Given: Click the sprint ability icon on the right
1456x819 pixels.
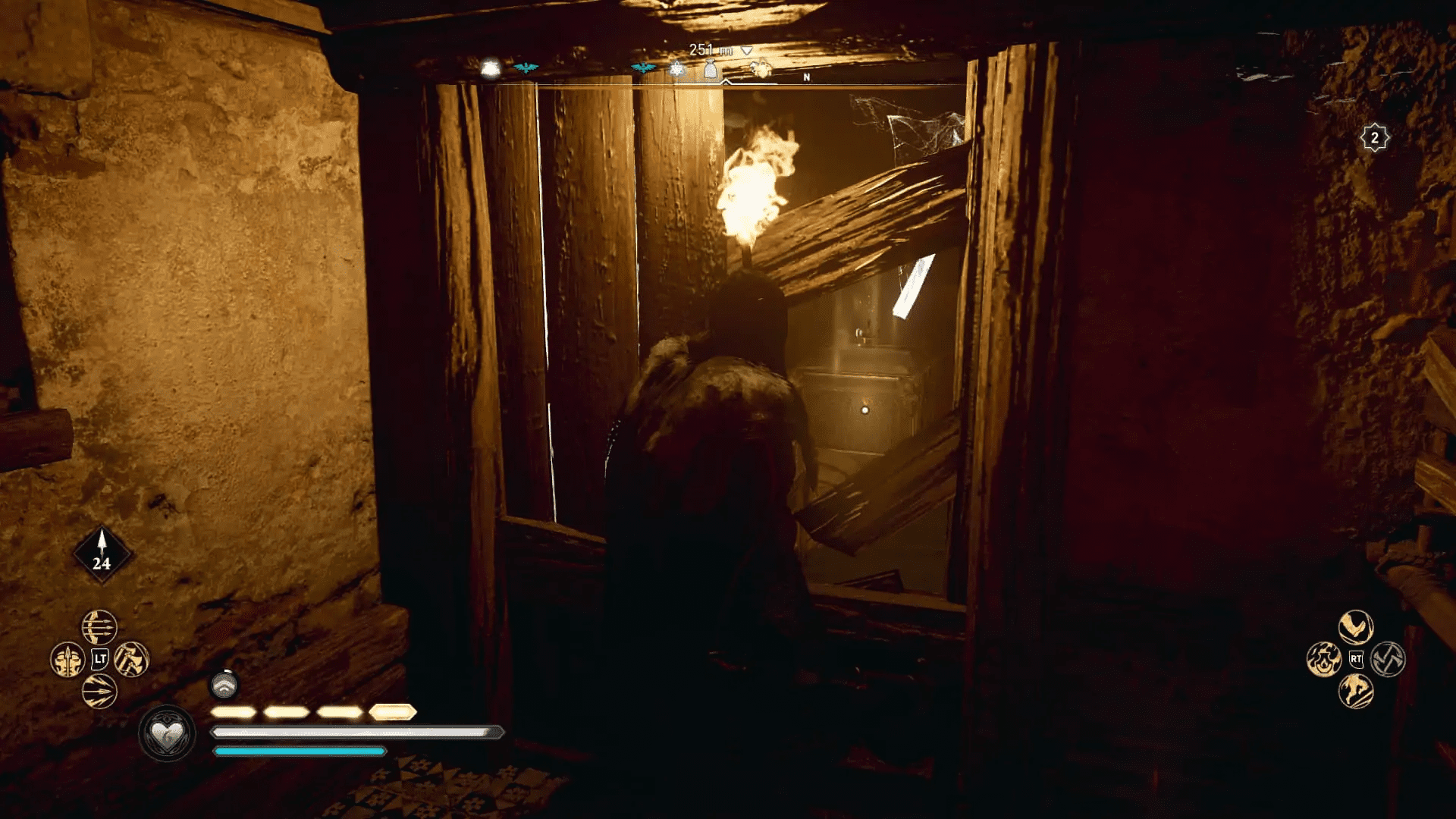Looking at the screenshot, I should pyautogui.click(x=1356, y=690).
